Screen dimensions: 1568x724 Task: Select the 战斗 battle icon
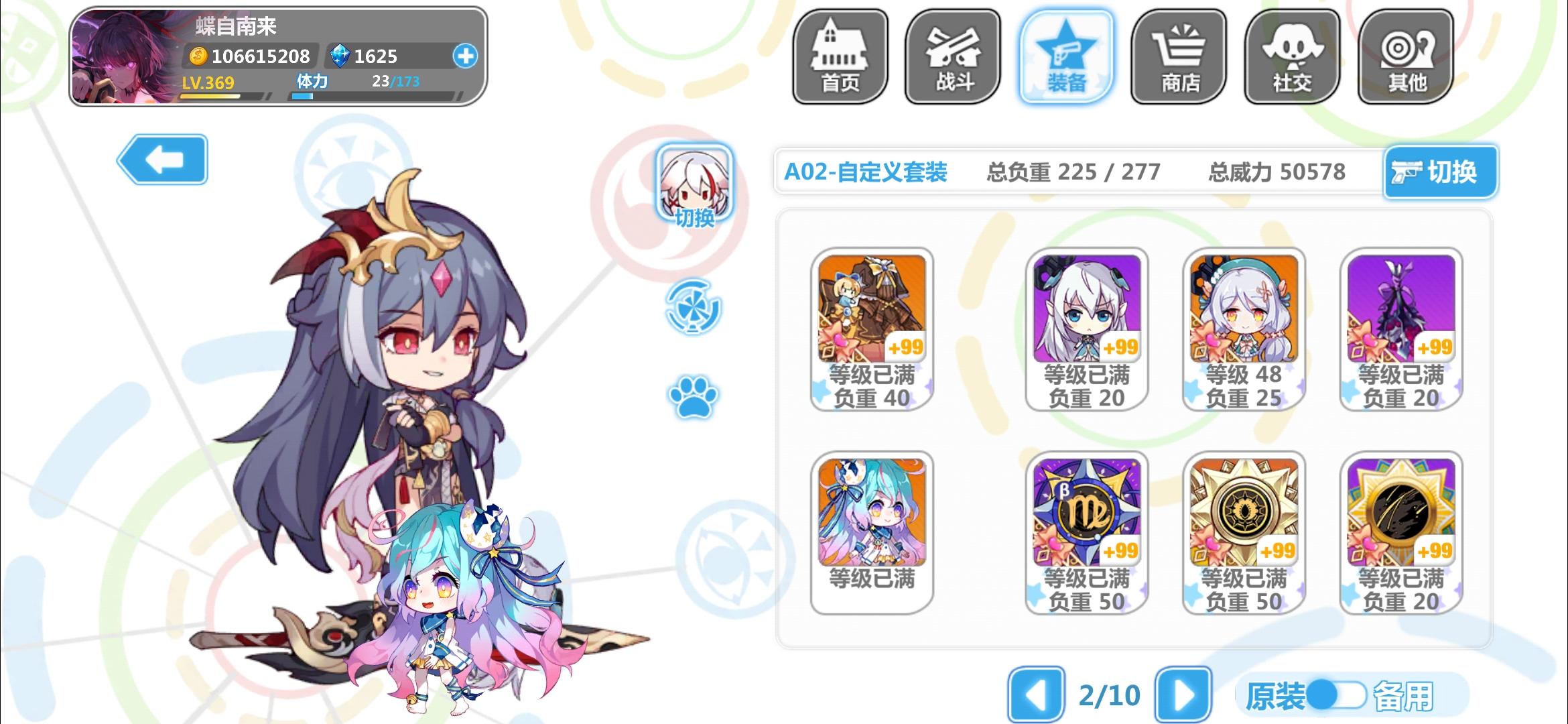953,57
